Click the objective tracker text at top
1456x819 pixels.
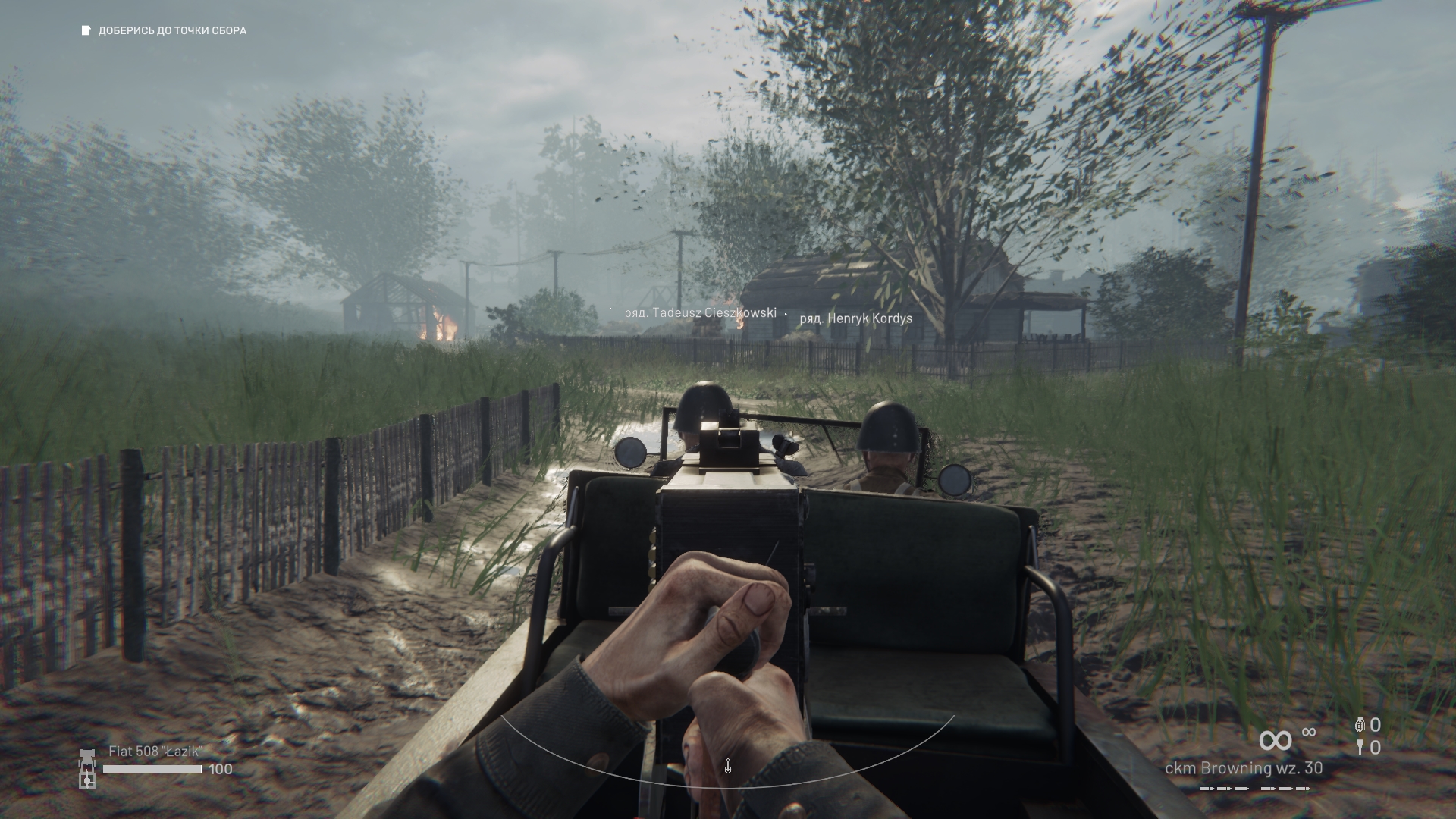pyautogui.click(x=171, y=31)
